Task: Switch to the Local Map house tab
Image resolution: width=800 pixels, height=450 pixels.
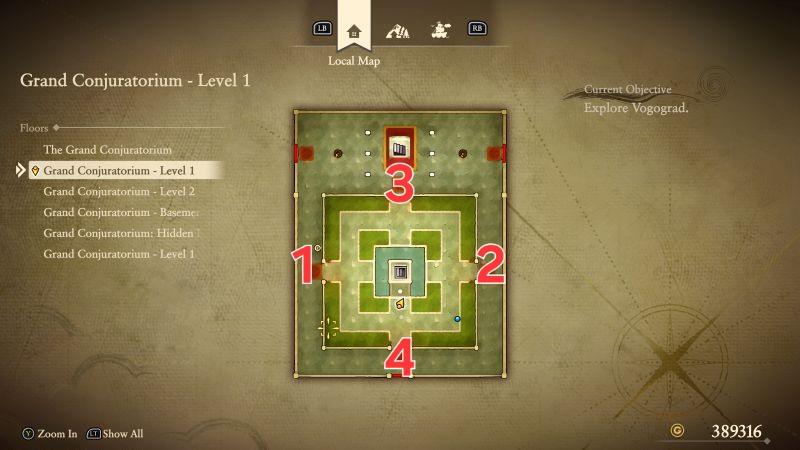Action: [x=352, y=29]
